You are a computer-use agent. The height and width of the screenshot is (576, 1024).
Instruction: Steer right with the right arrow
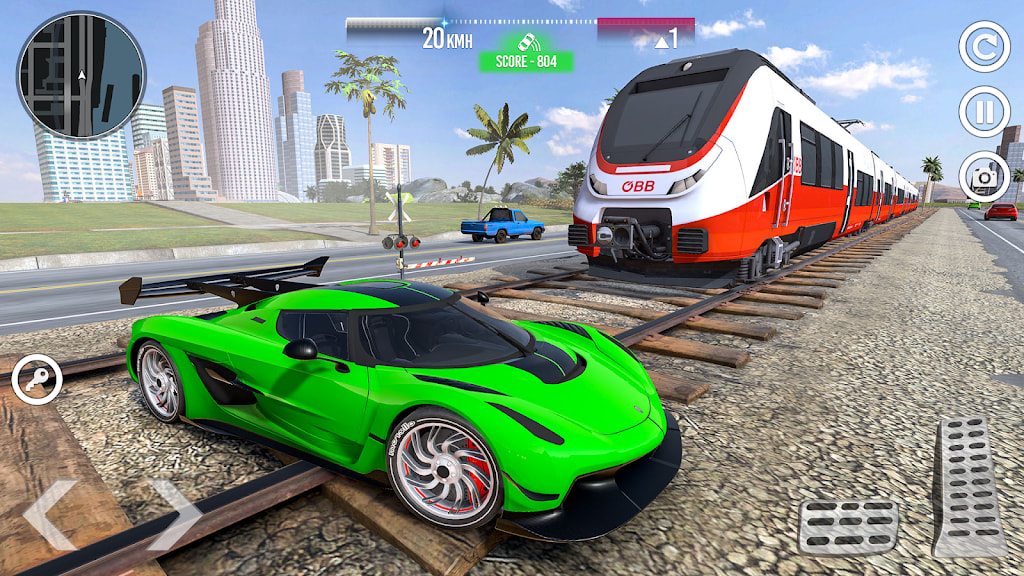(x=174, y=514)
